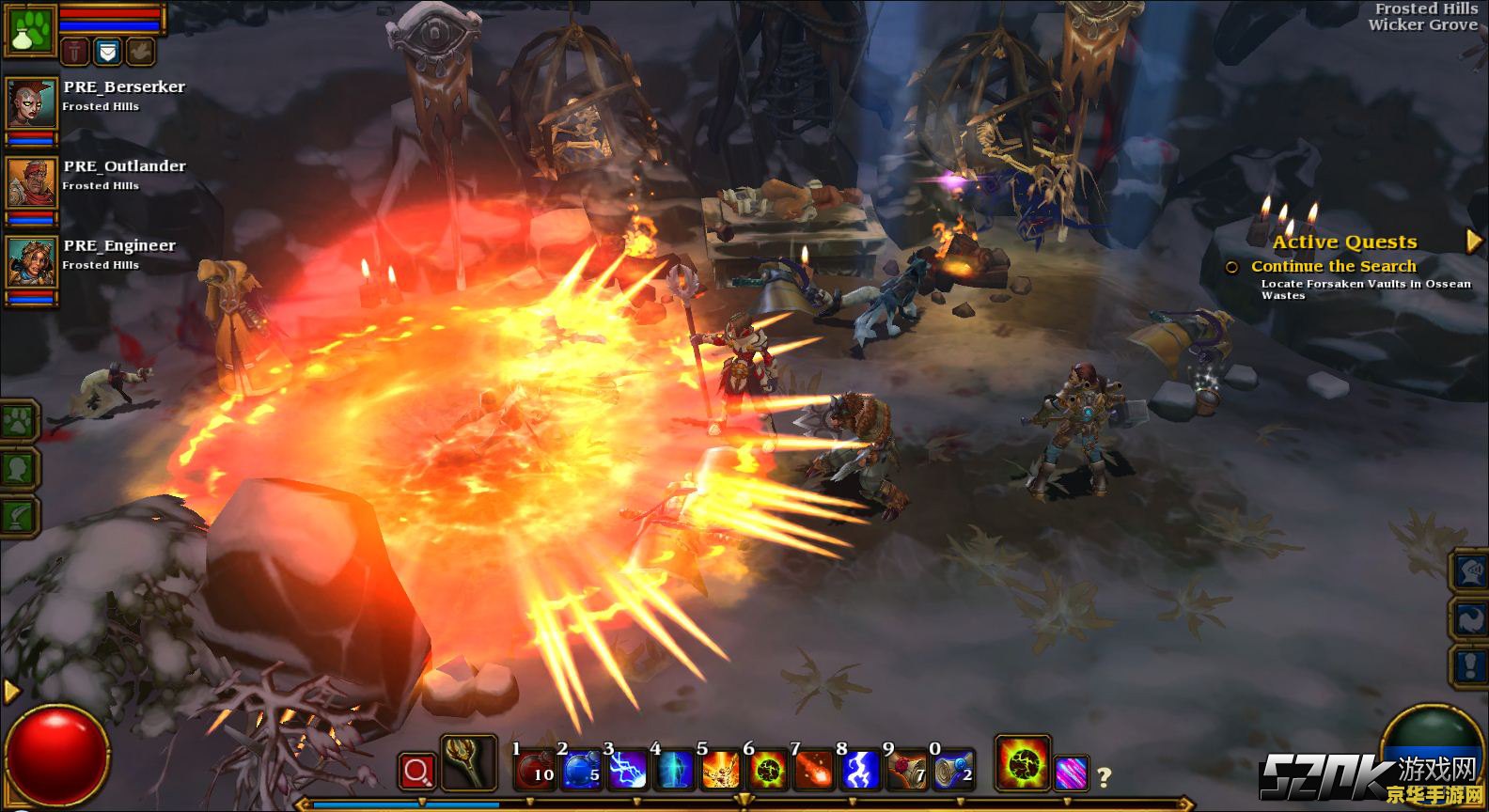Activate the blue figure skill in slot 4
The image size is (1489, 812).
click(x=674, y=769)
